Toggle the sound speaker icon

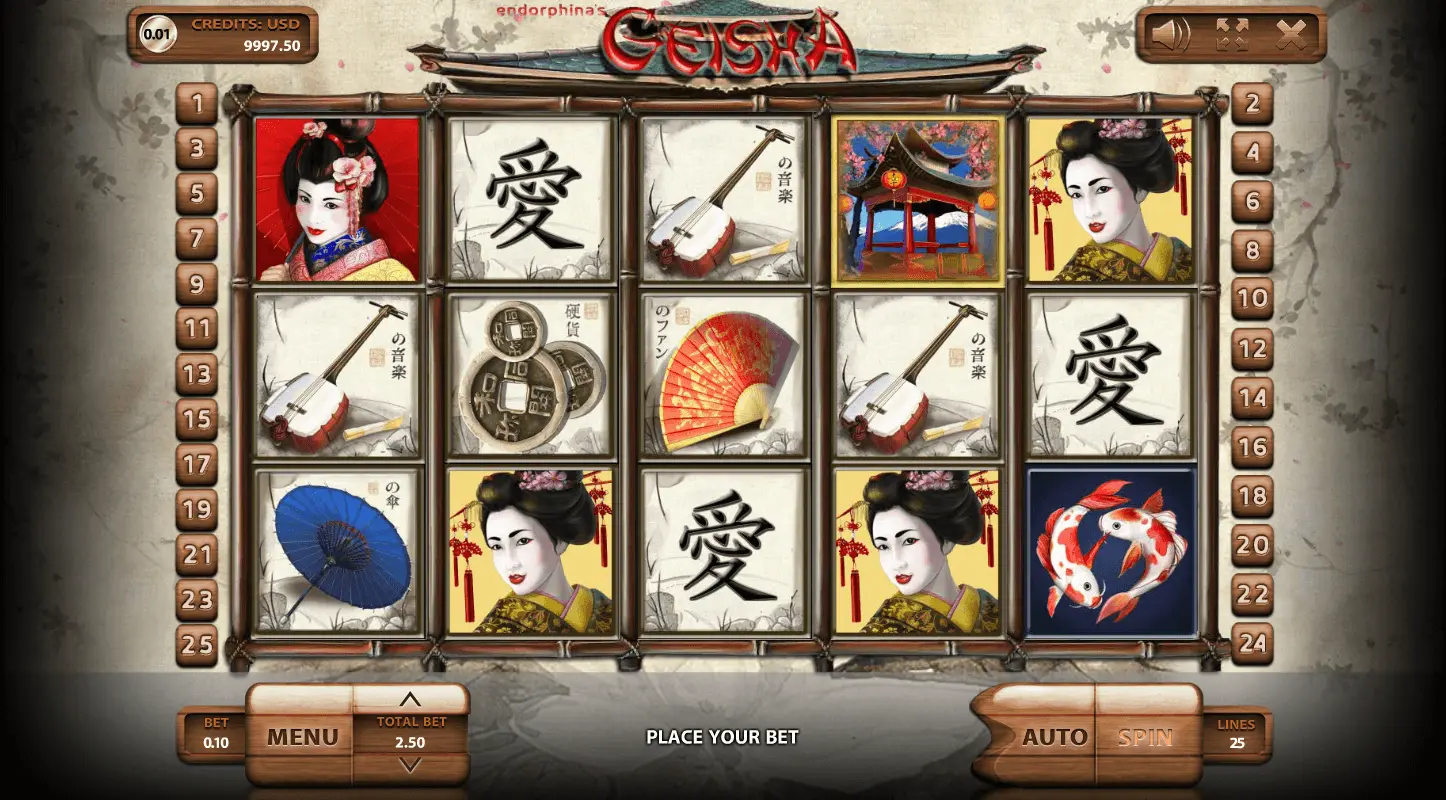coord(1170,35)
